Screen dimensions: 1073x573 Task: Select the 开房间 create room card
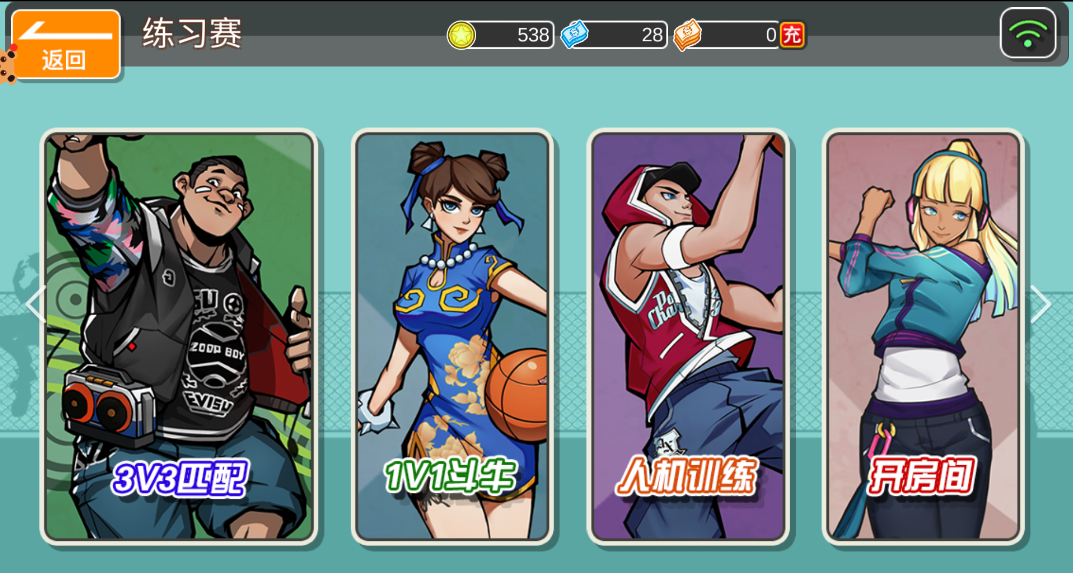click(923, 337)
